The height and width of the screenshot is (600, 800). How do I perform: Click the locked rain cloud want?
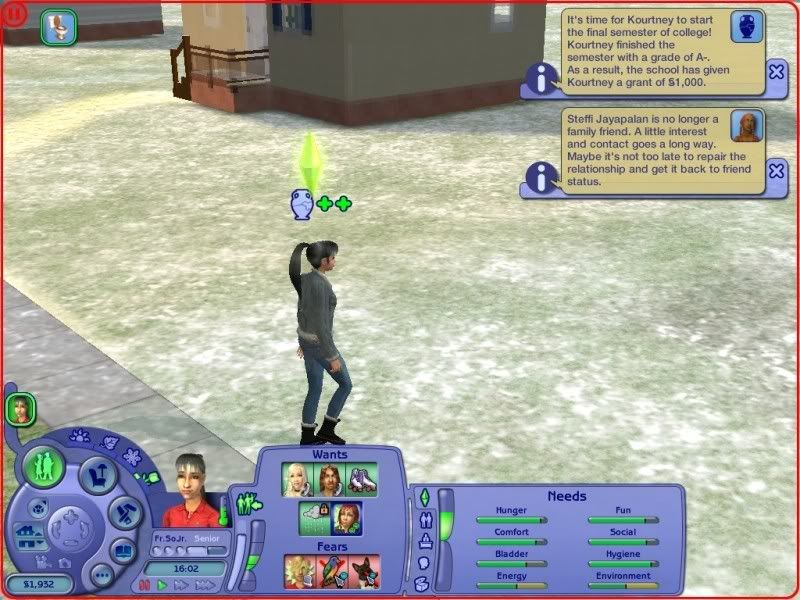coord(315,518)
